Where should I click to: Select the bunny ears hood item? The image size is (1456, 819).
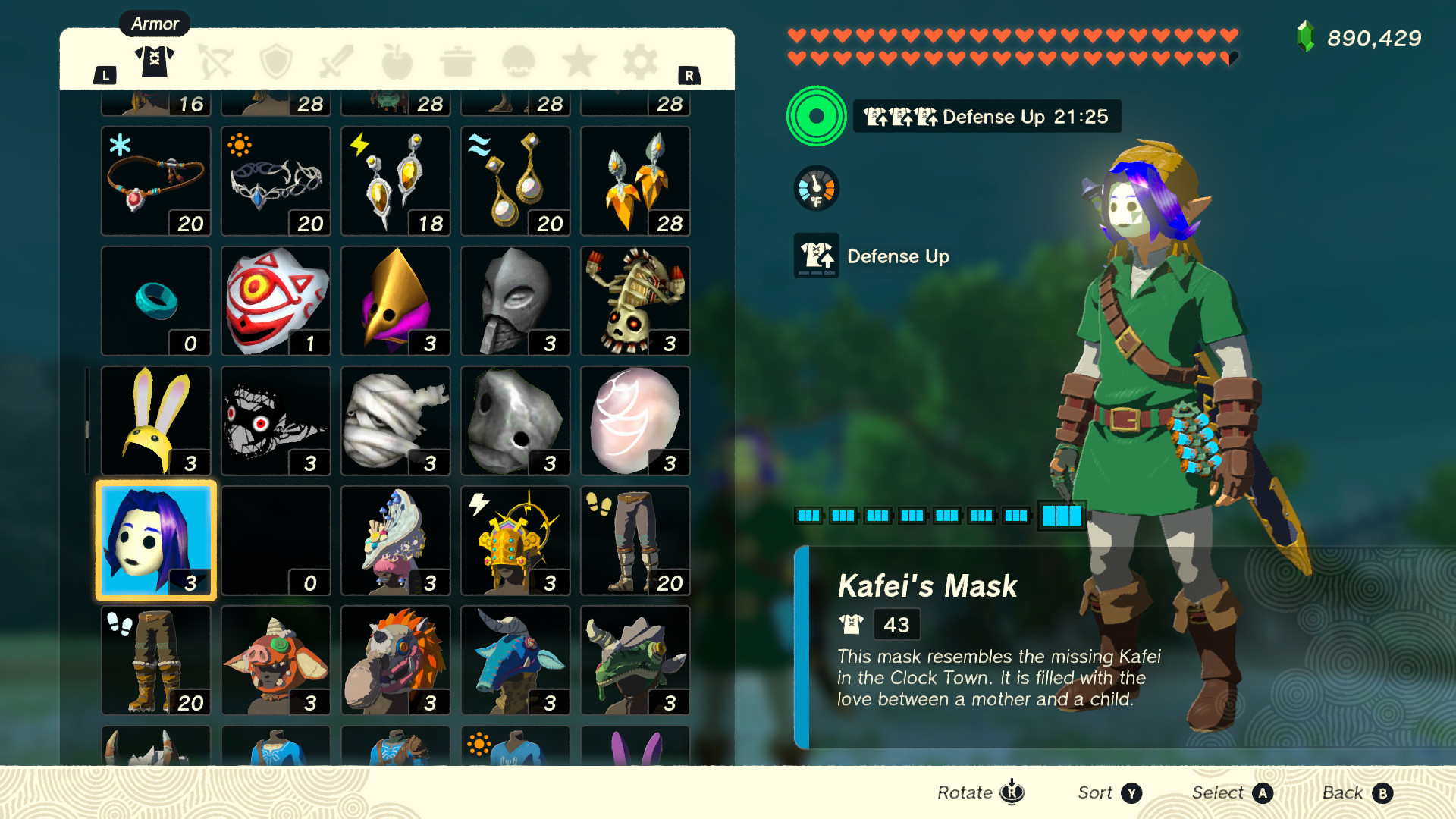[155, 420]
